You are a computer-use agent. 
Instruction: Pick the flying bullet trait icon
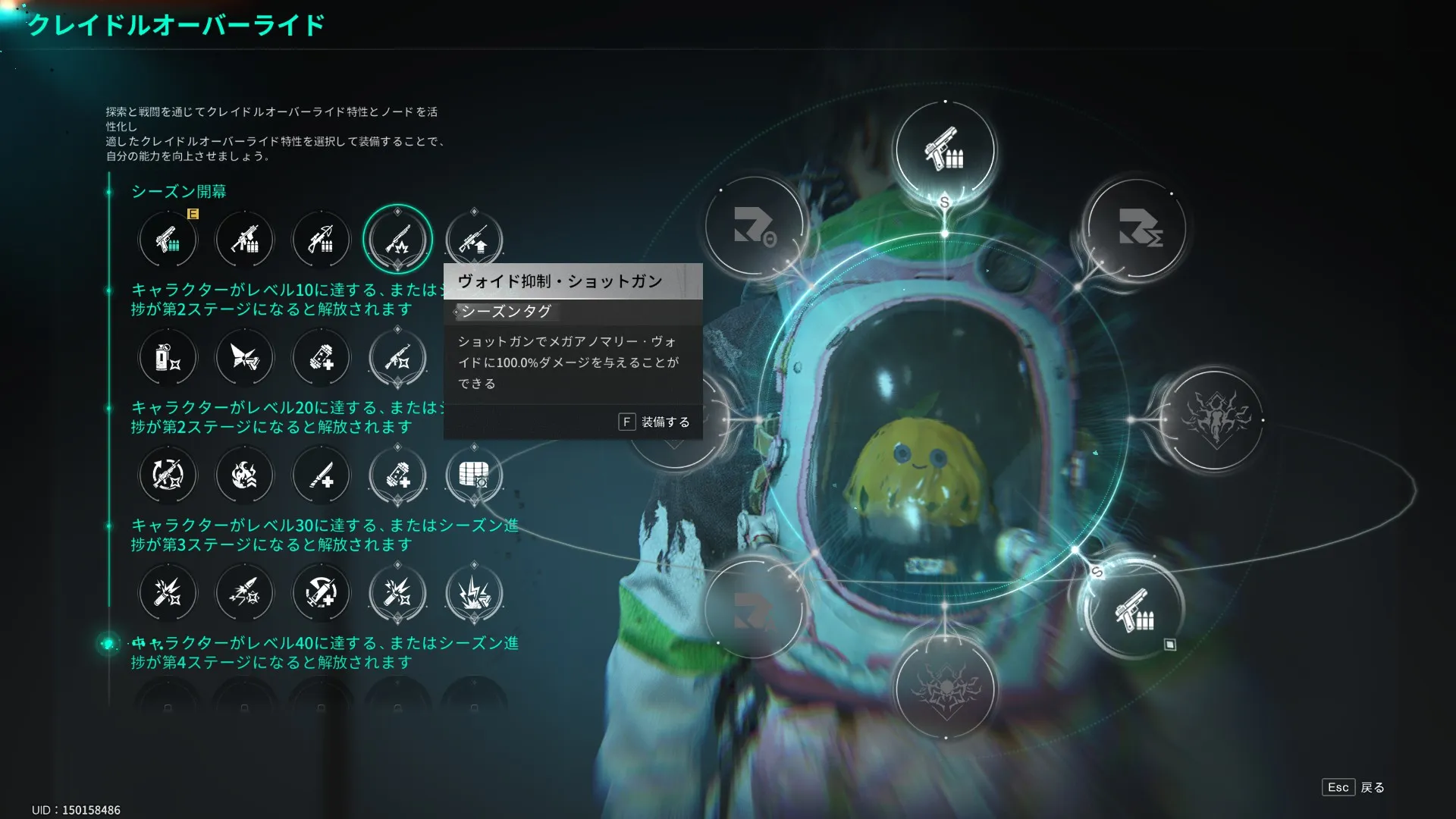click(244, 593)
